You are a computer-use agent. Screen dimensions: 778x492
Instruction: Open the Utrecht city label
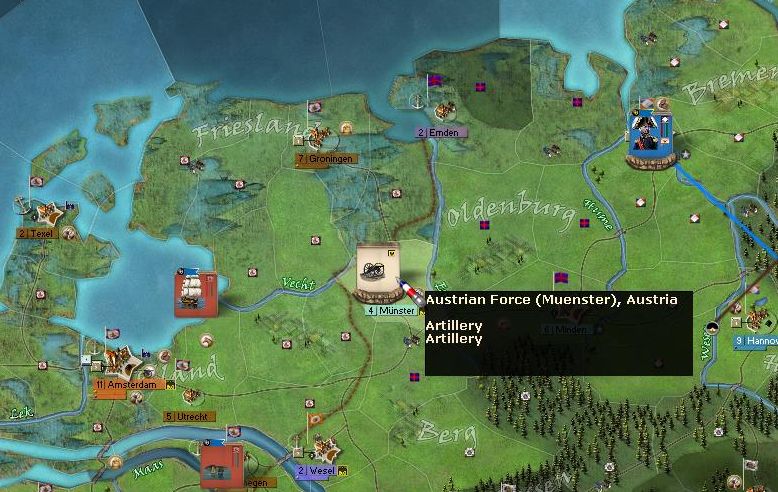pos(183,416)
